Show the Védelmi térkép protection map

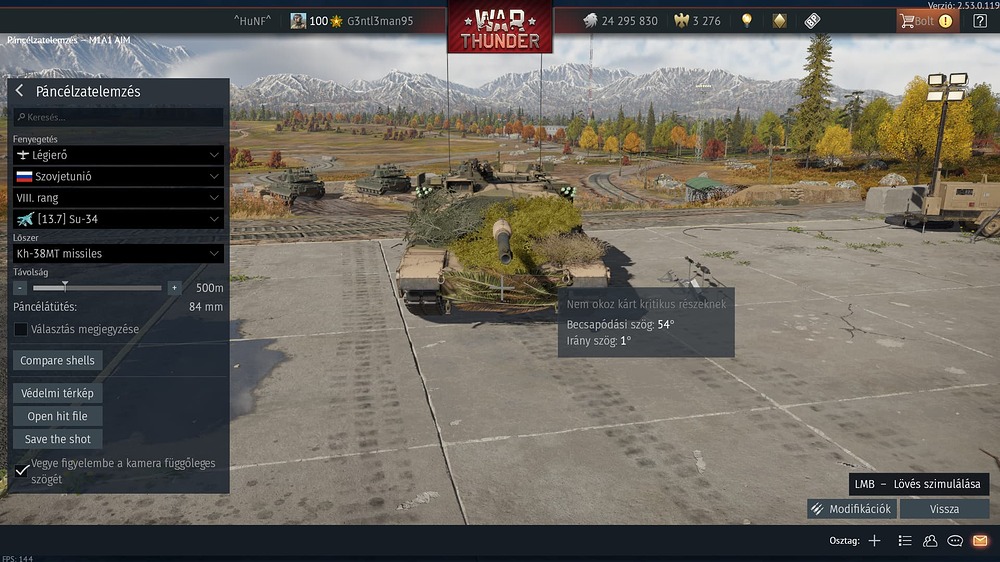point(58,393)
